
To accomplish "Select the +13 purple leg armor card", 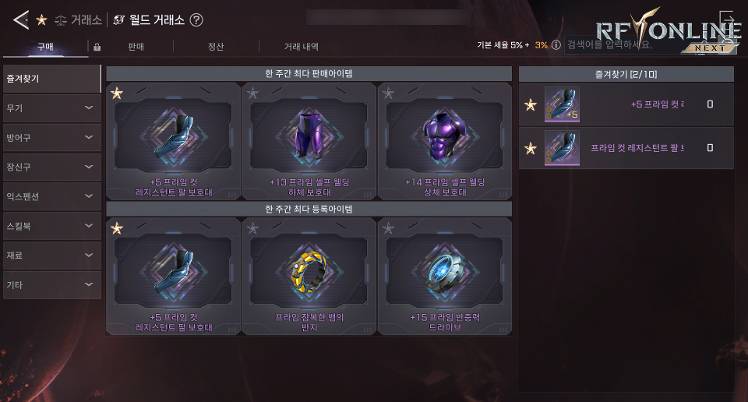I will [308, 140].
